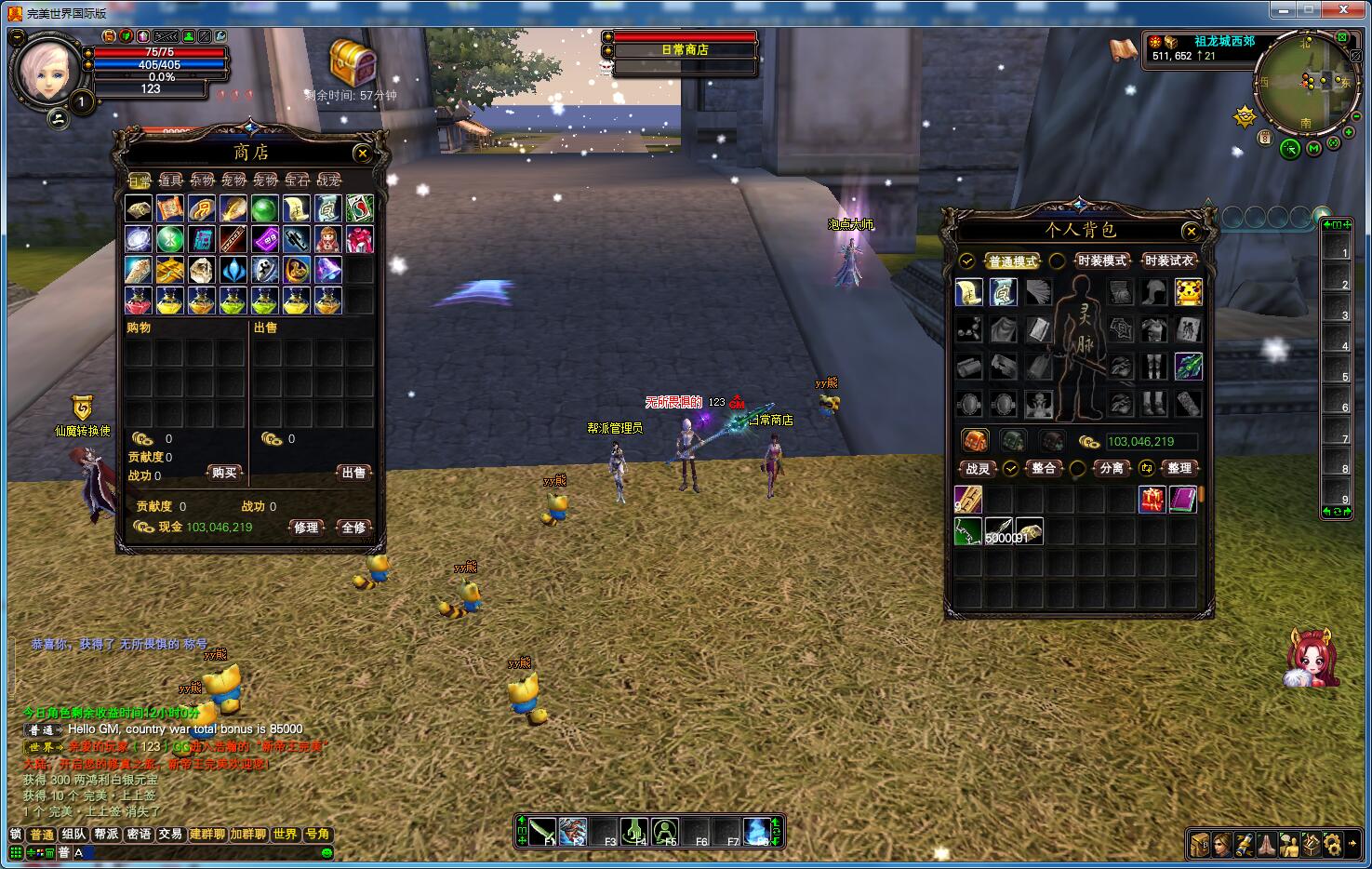Select the purple book in bag
Viewport: 1372px width, 869px height.
[1182, 500]
